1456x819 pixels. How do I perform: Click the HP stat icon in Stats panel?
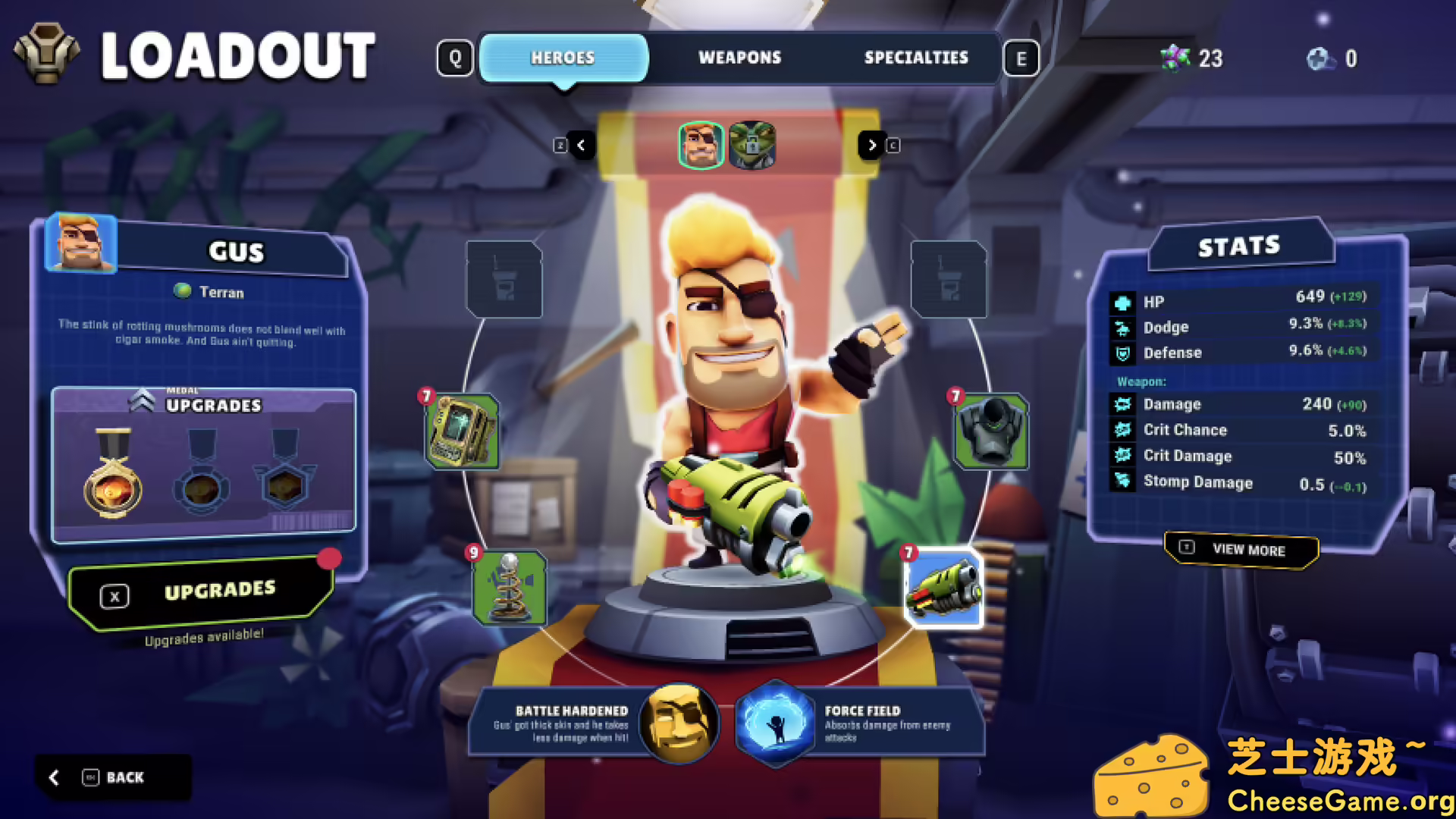click(x=1122, y=301)
